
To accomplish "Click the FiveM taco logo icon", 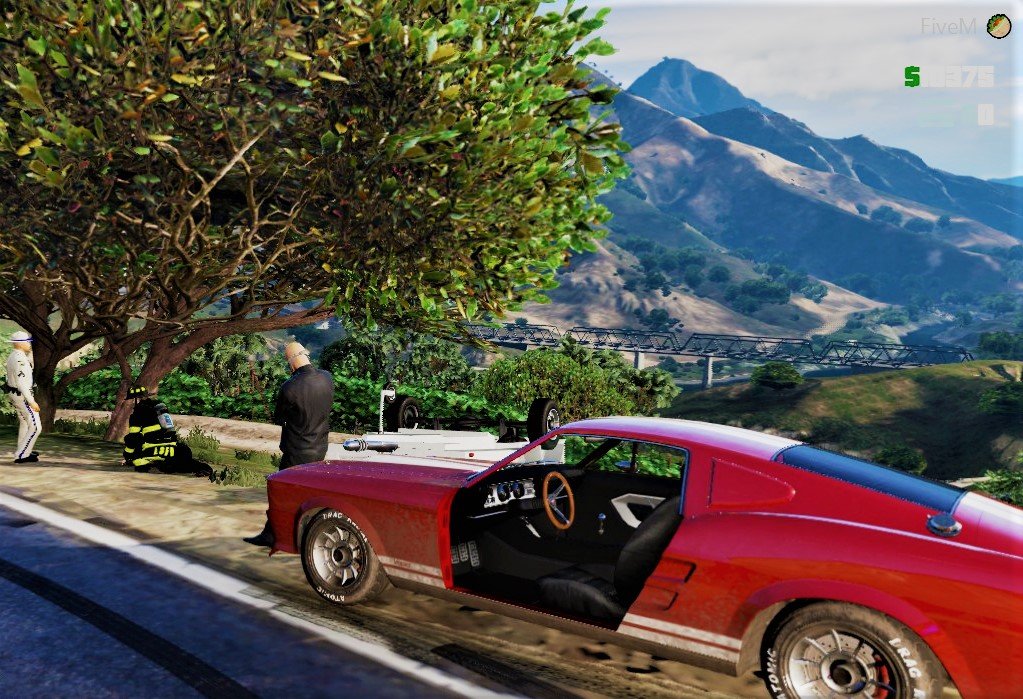I will [998, 26].
